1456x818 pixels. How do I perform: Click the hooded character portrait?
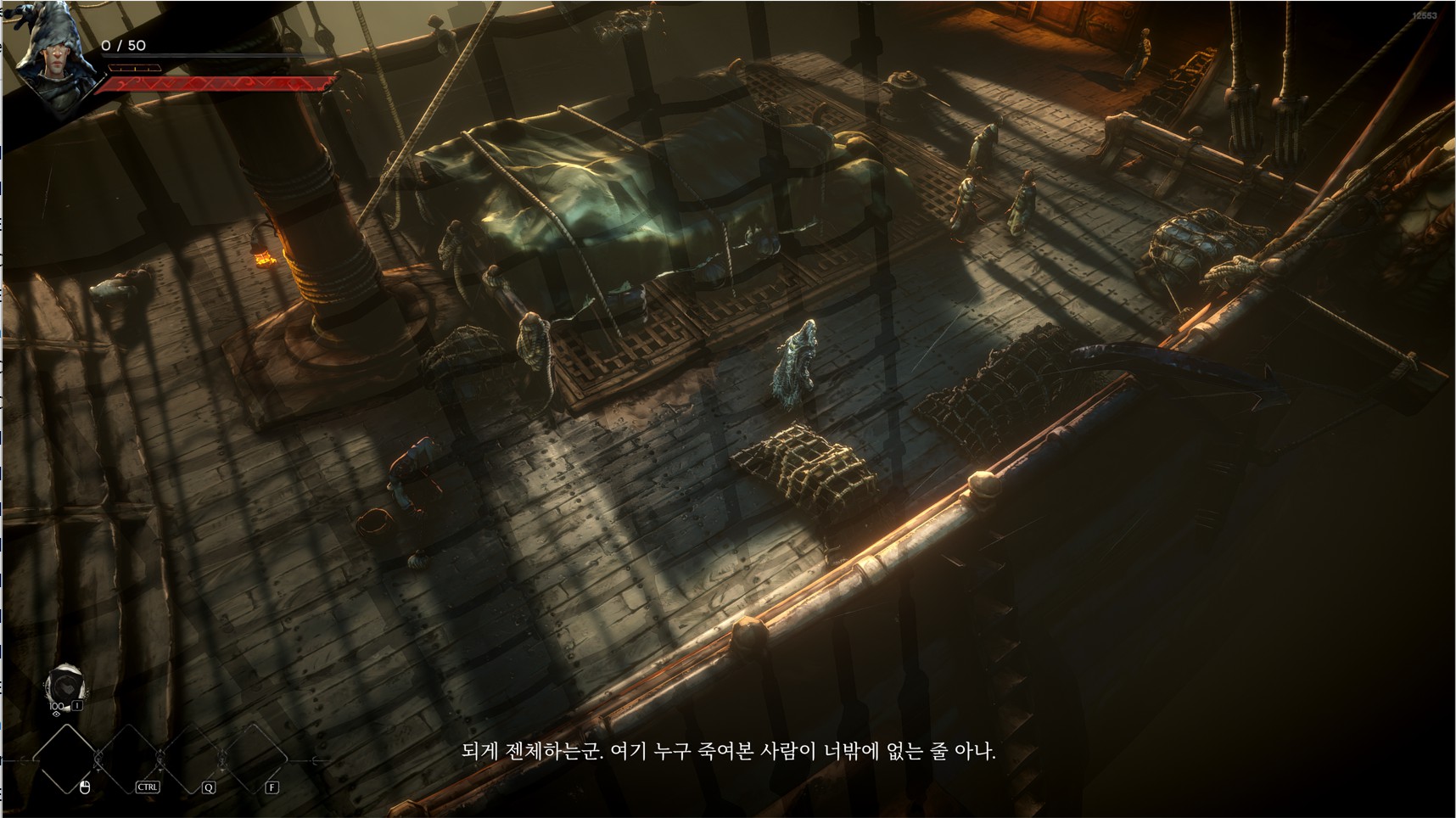(51, 51)
